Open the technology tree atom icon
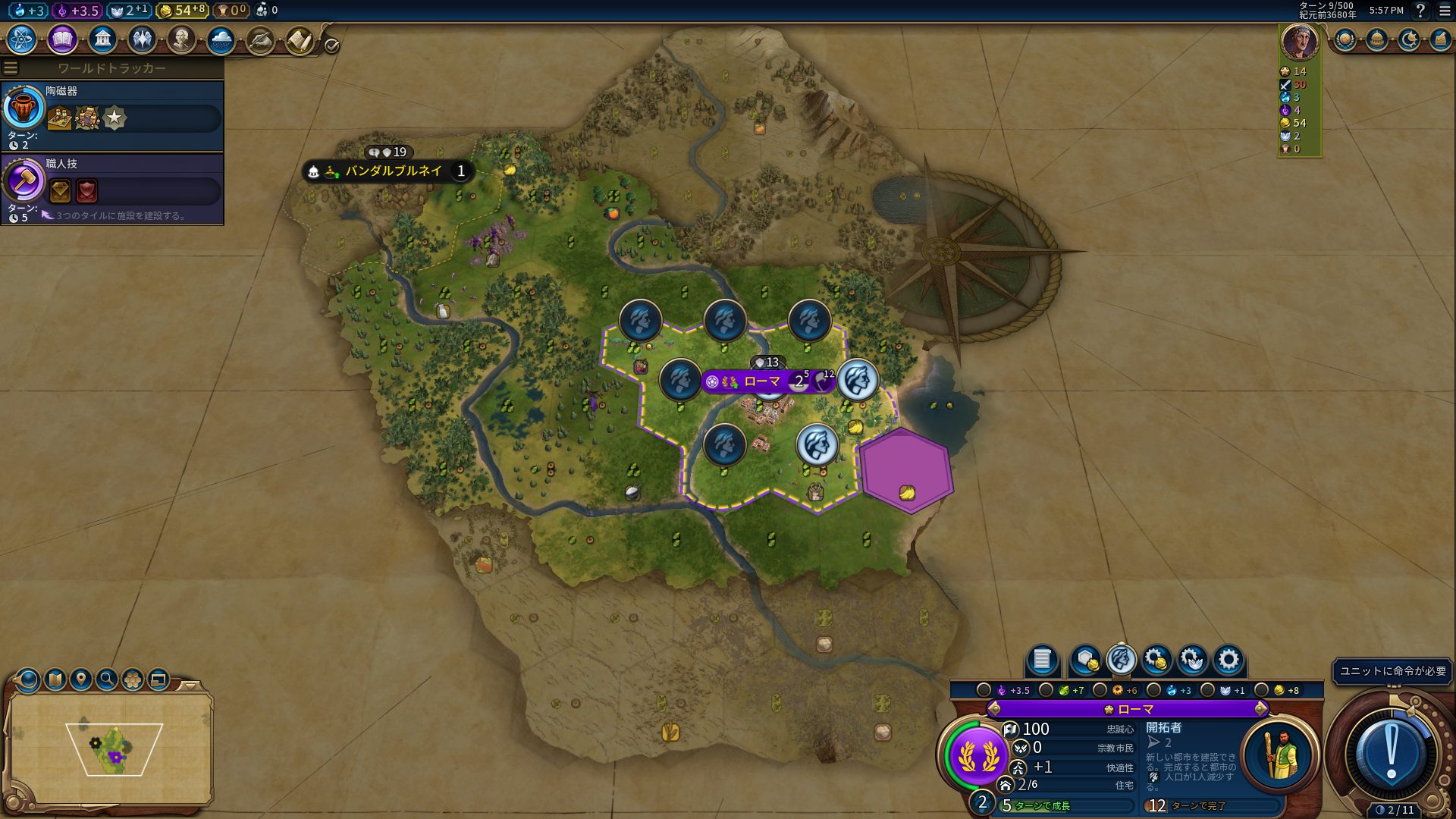 click(22, 39)
